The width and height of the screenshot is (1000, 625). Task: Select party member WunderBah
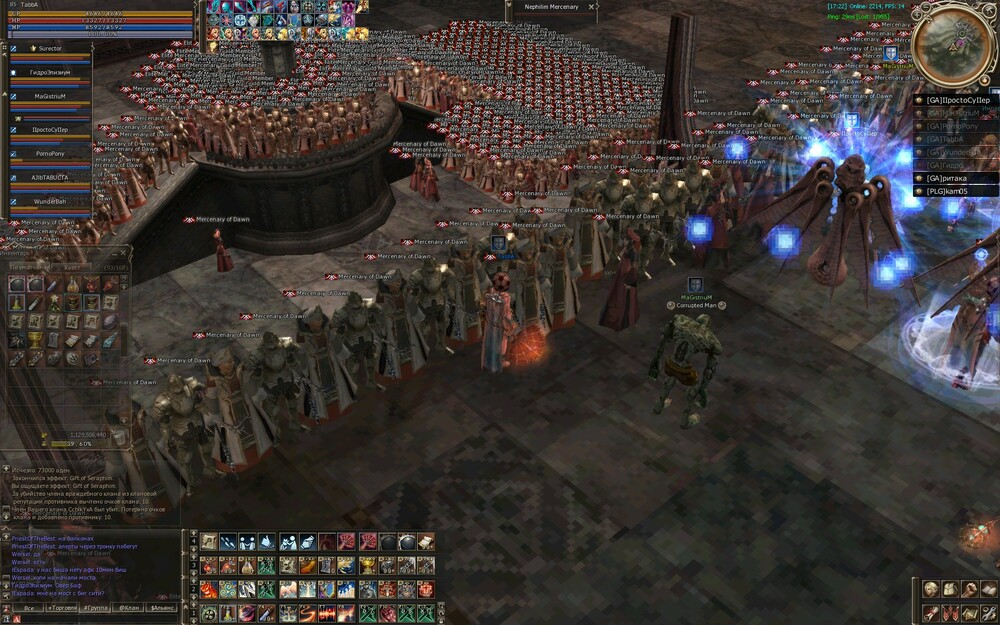pyautogui.click(x=49, y=201)
